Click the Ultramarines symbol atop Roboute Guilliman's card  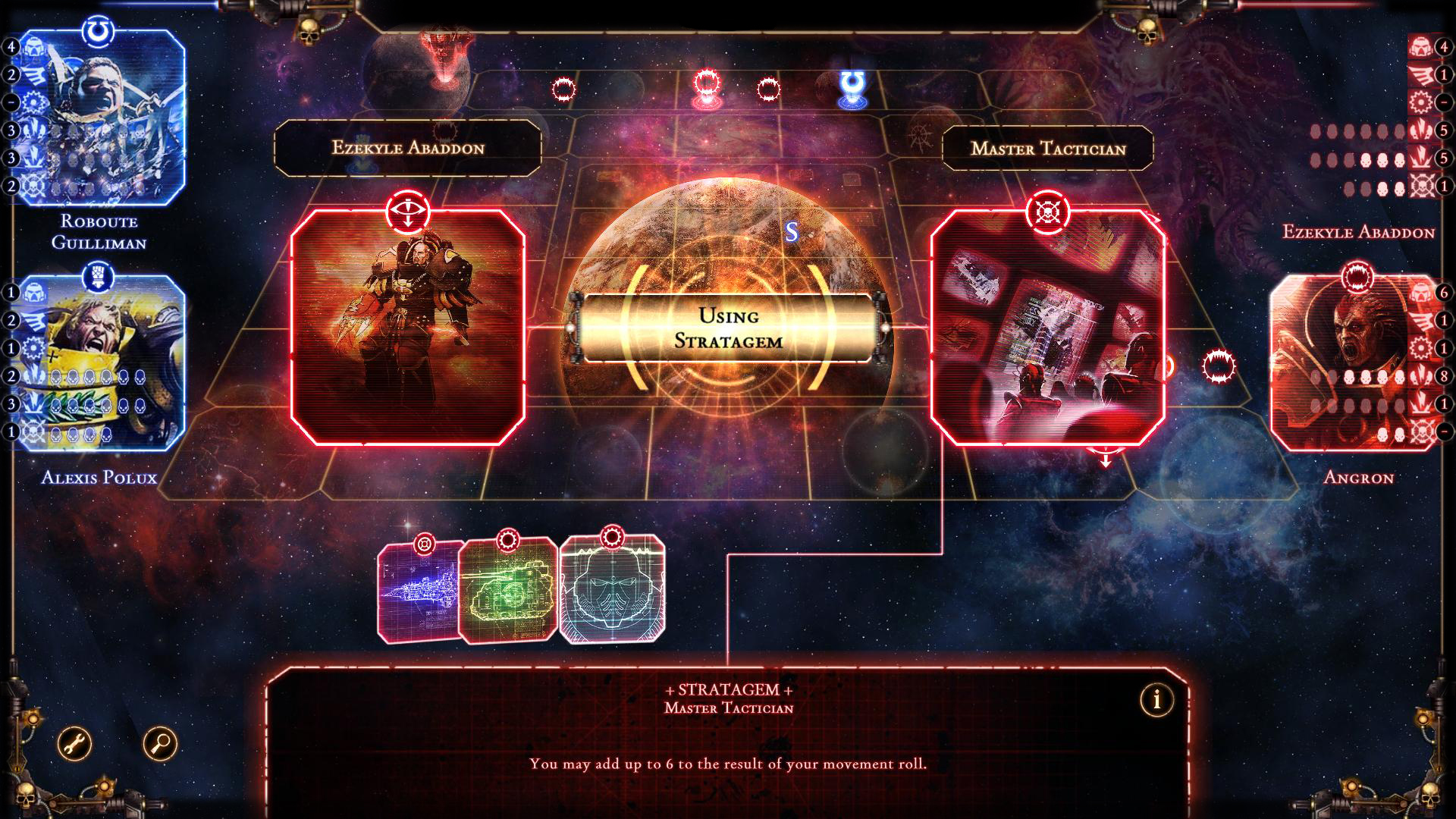point(98,28)
